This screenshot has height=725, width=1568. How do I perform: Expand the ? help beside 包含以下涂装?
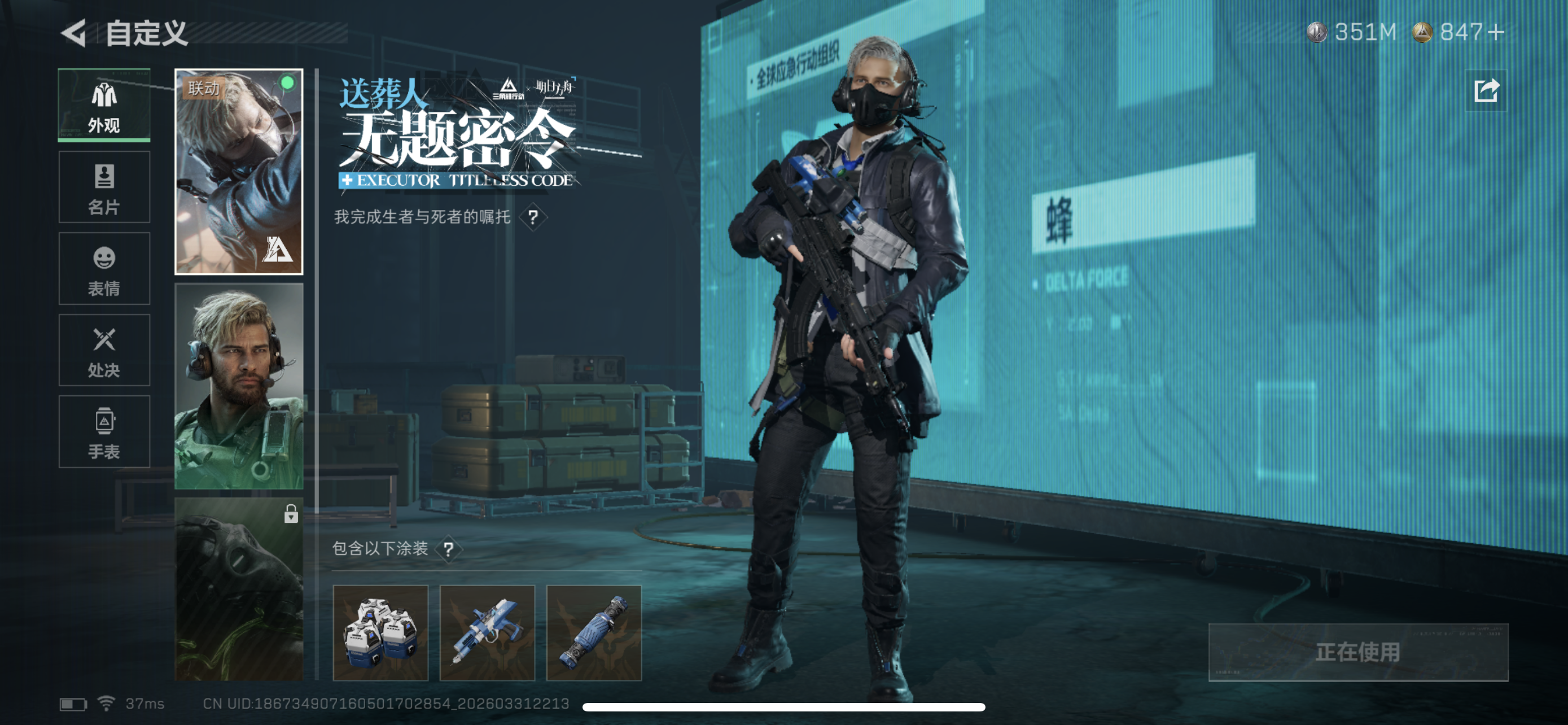pyautogui.click(x=449, y=549)
